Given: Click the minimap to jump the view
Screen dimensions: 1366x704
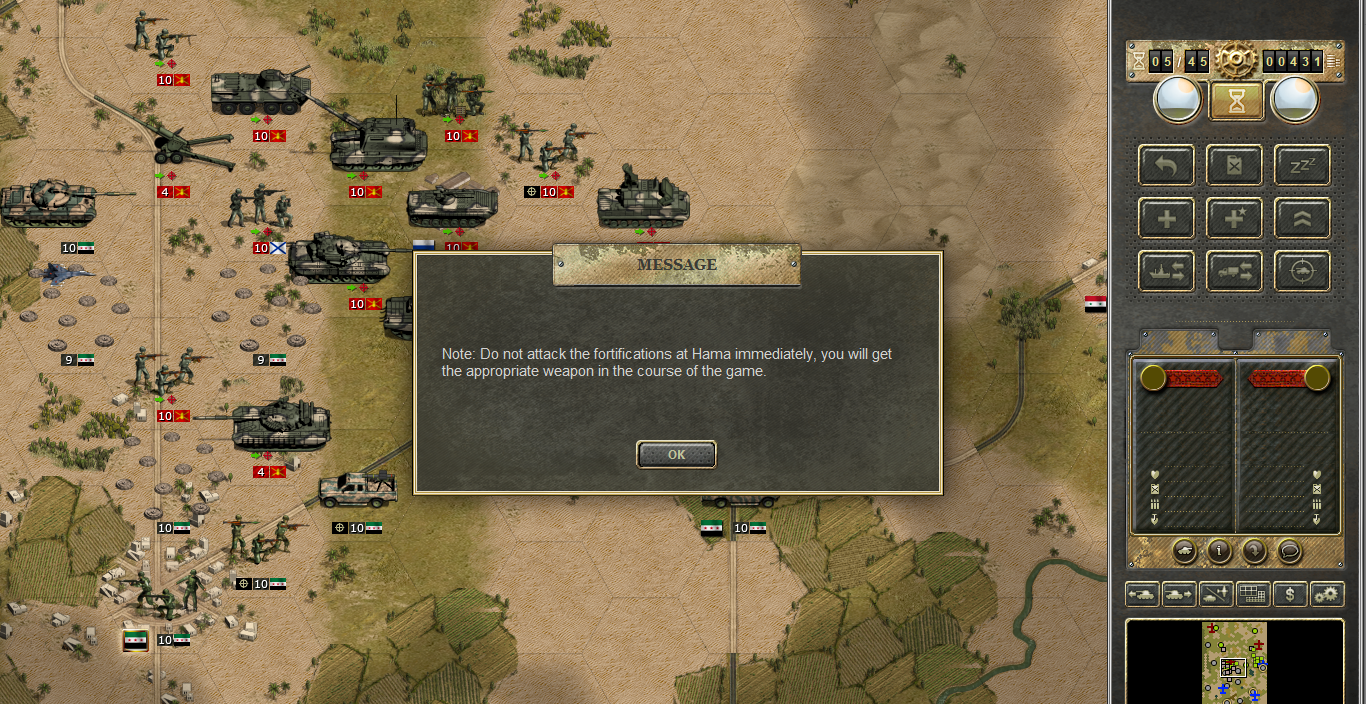Looking at the screenshot, I should tap(1234, 662).
